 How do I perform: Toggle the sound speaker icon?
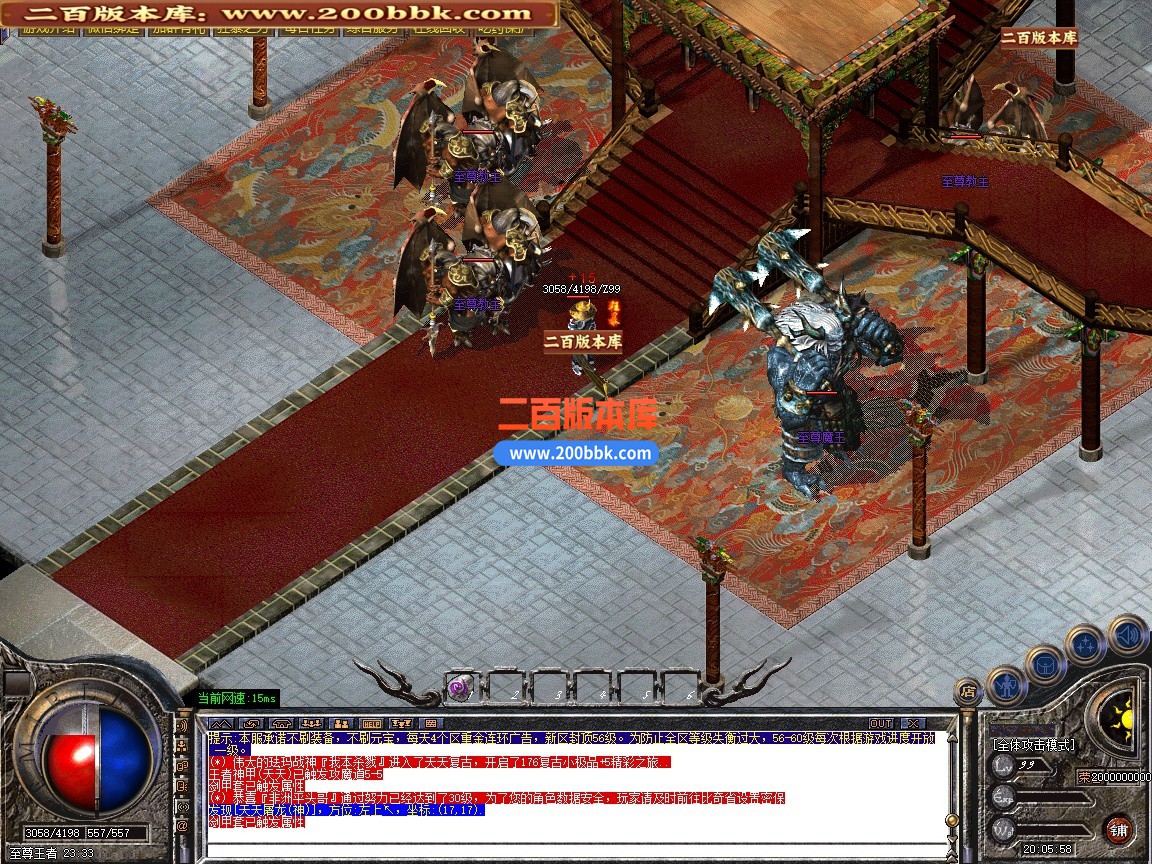click(x=1127, y=634)
